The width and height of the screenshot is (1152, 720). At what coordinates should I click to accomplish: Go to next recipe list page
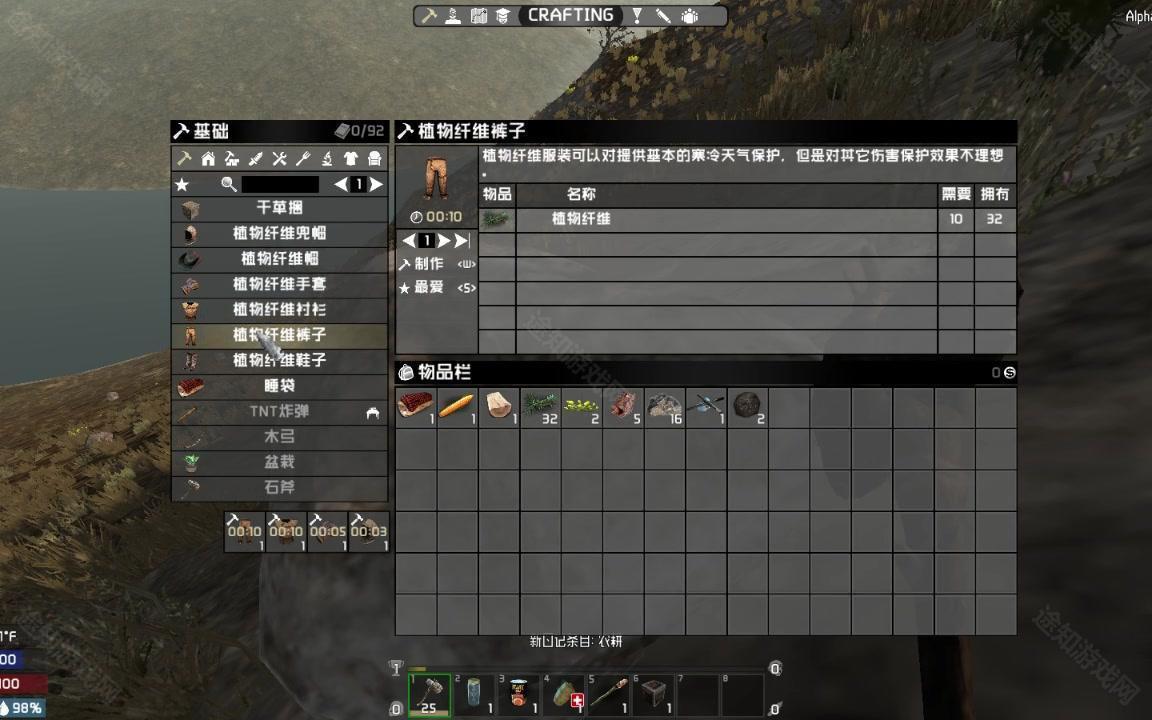point(376,185)
